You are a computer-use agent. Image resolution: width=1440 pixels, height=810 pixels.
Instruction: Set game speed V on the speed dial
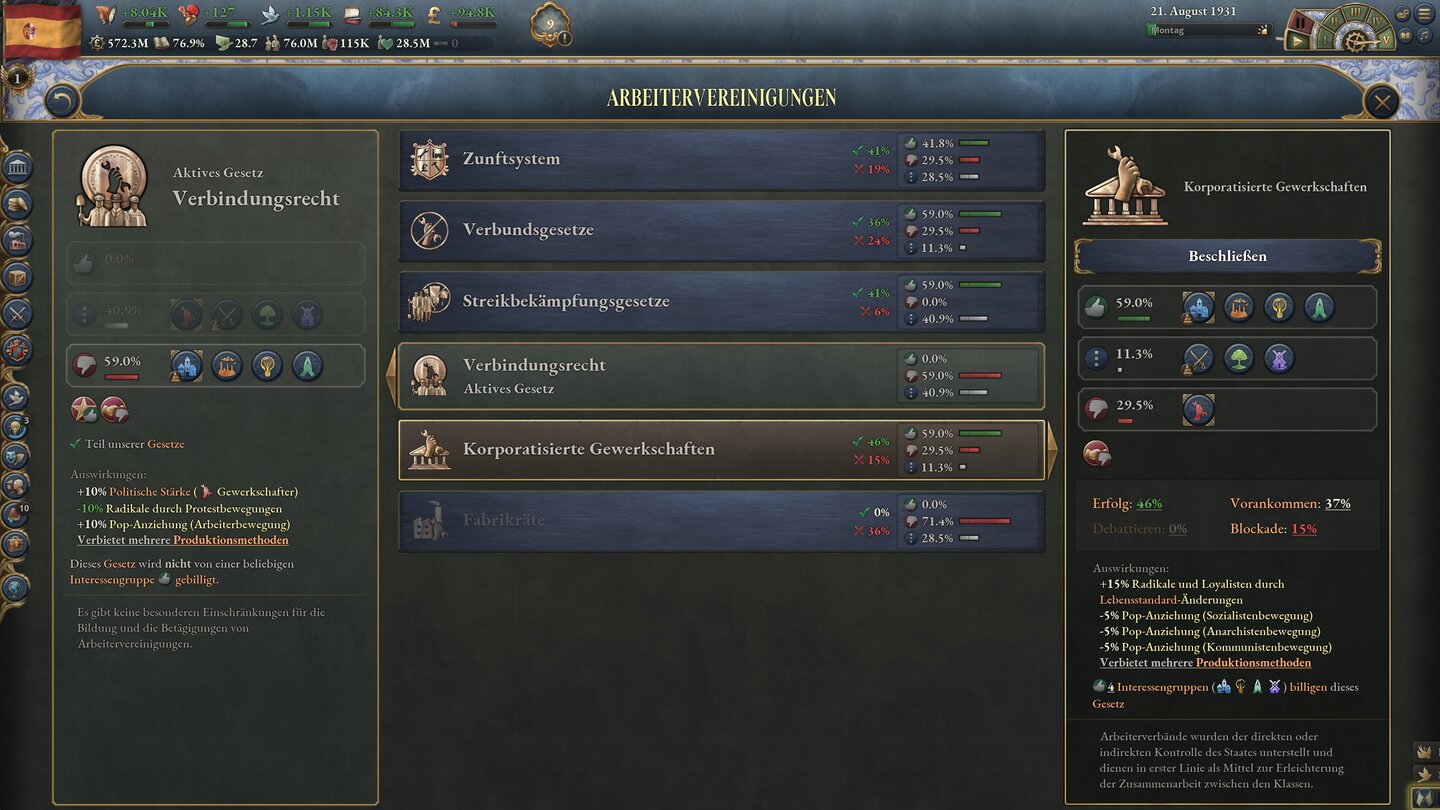1386,40
